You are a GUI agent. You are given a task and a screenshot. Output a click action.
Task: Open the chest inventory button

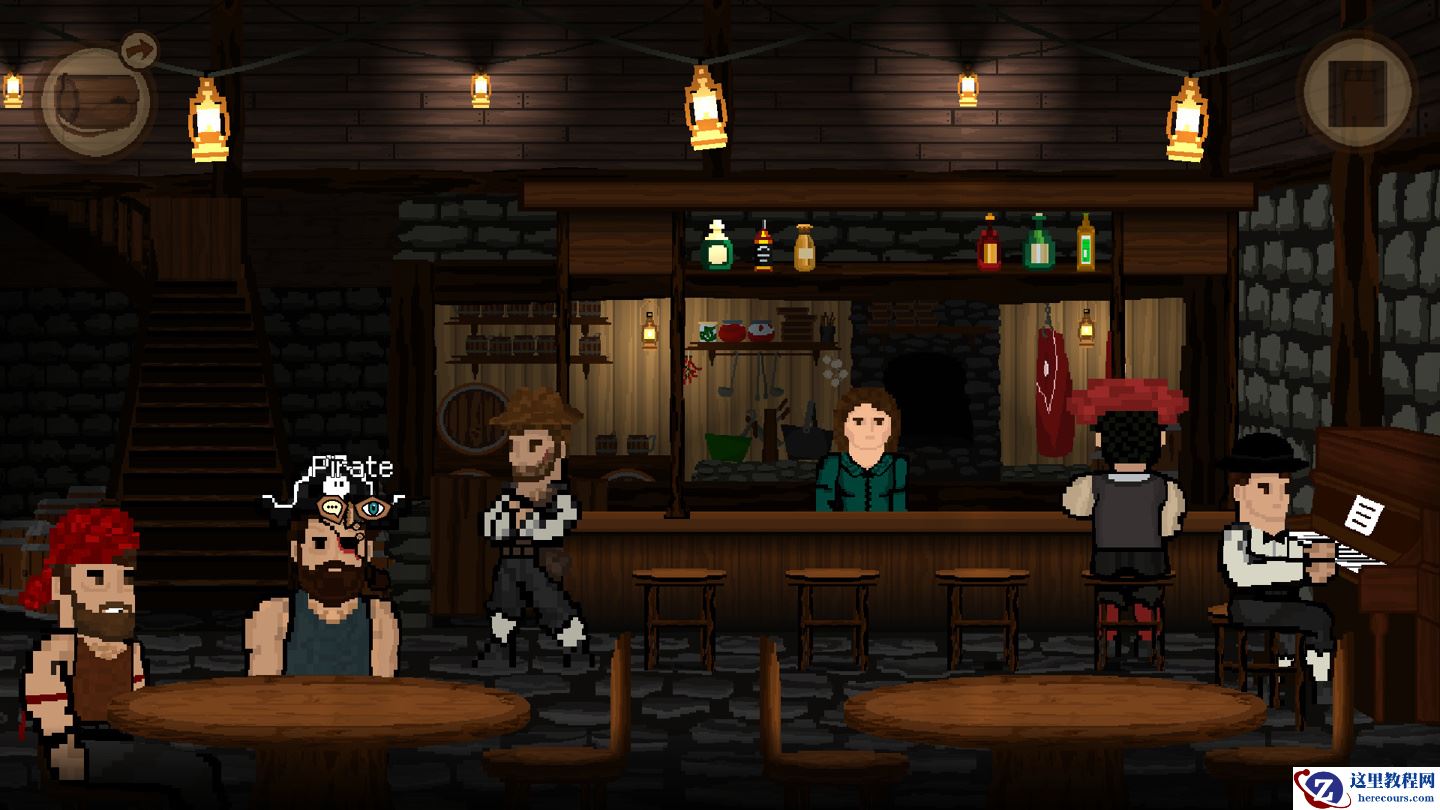pyautogui.click(x=95, y=102)
